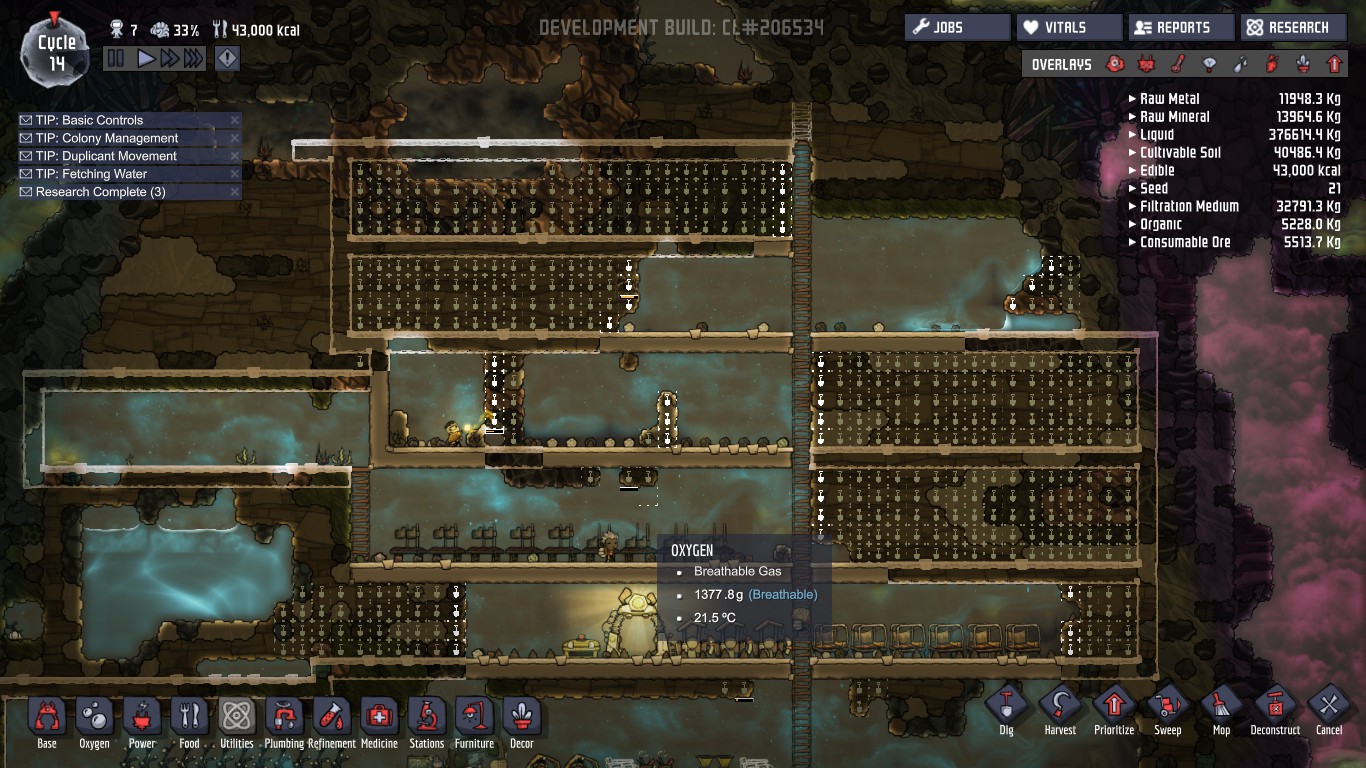Expand the Filtration Medium resource category
Image resolution: width=1366 pixels, height=768 pixels.
pos(1189,206)
